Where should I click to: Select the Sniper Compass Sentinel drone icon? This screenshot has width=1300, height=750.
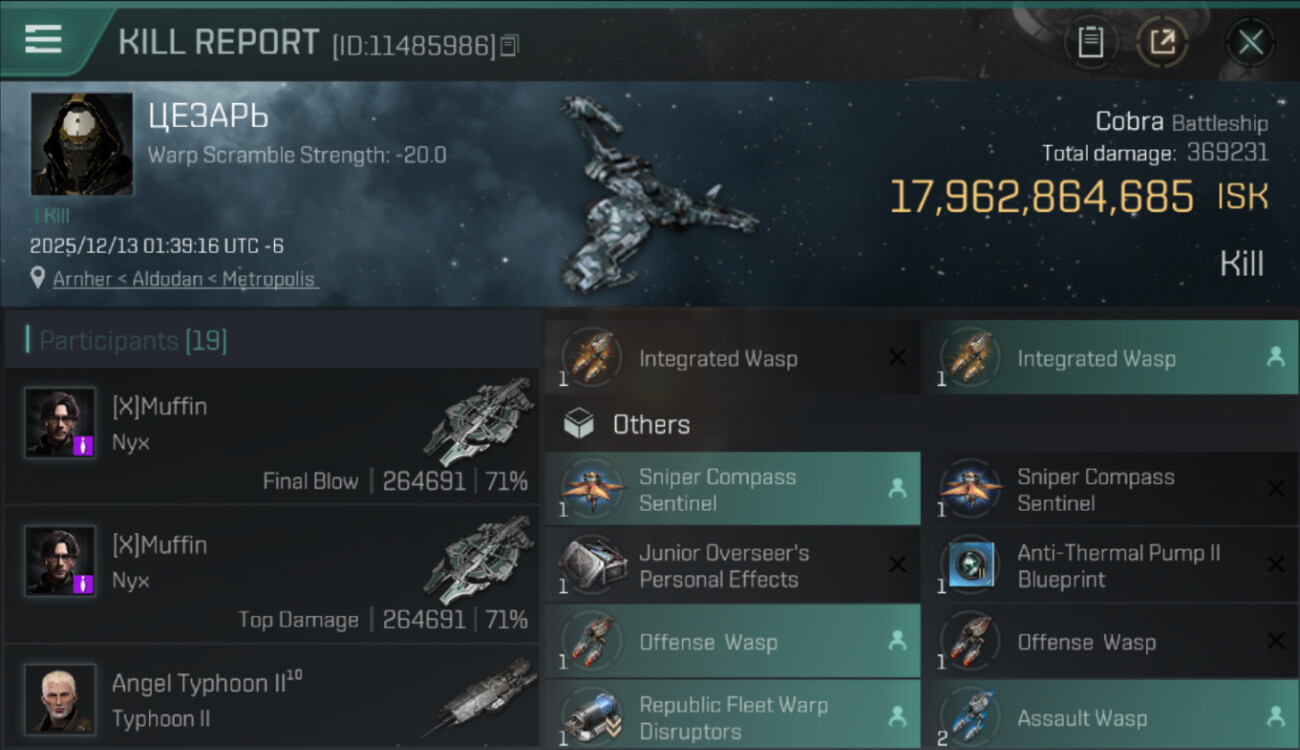pyautogui.click(x=593, y=489)
